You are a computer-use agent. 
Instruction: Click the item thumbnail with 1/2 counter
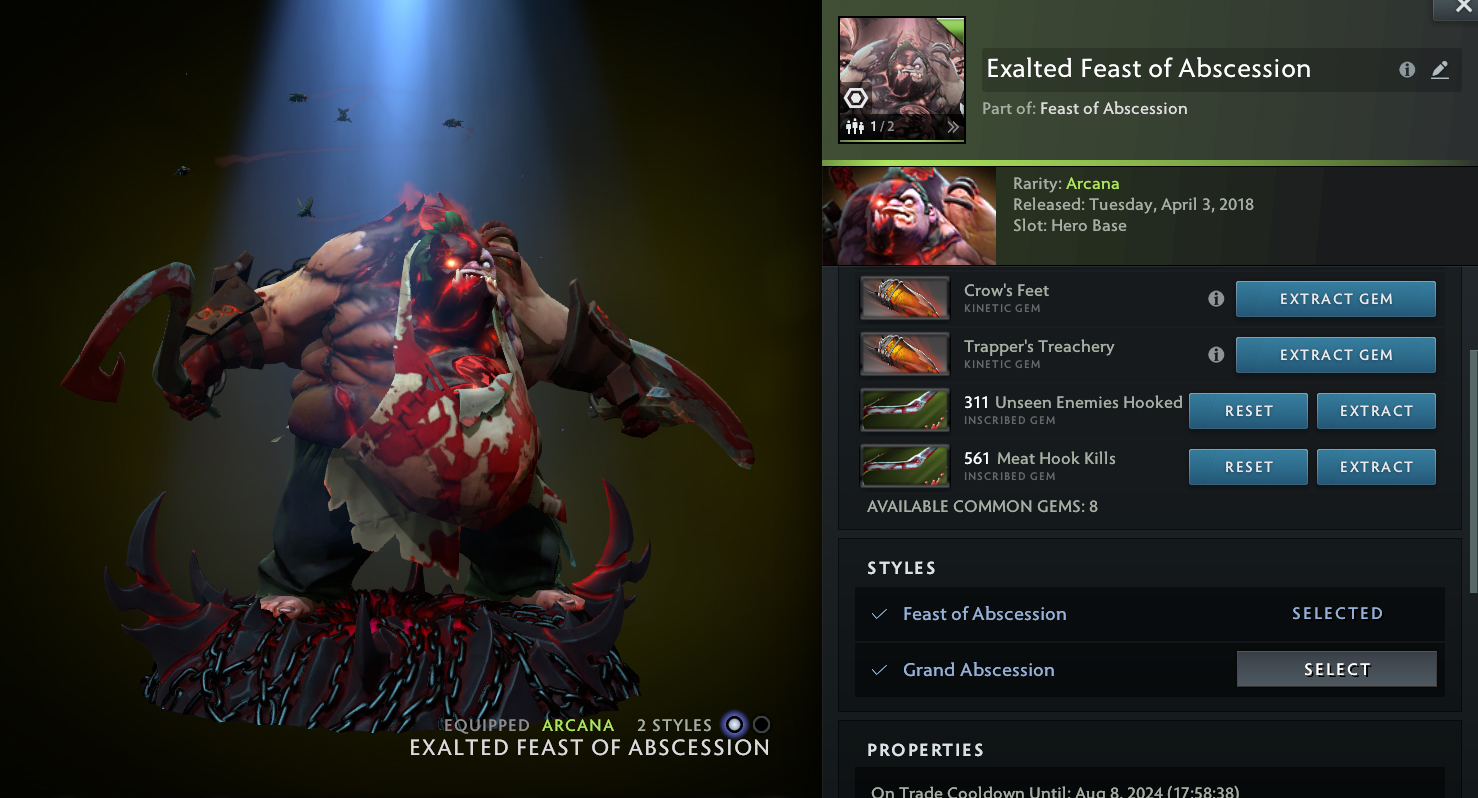[902, 79]
